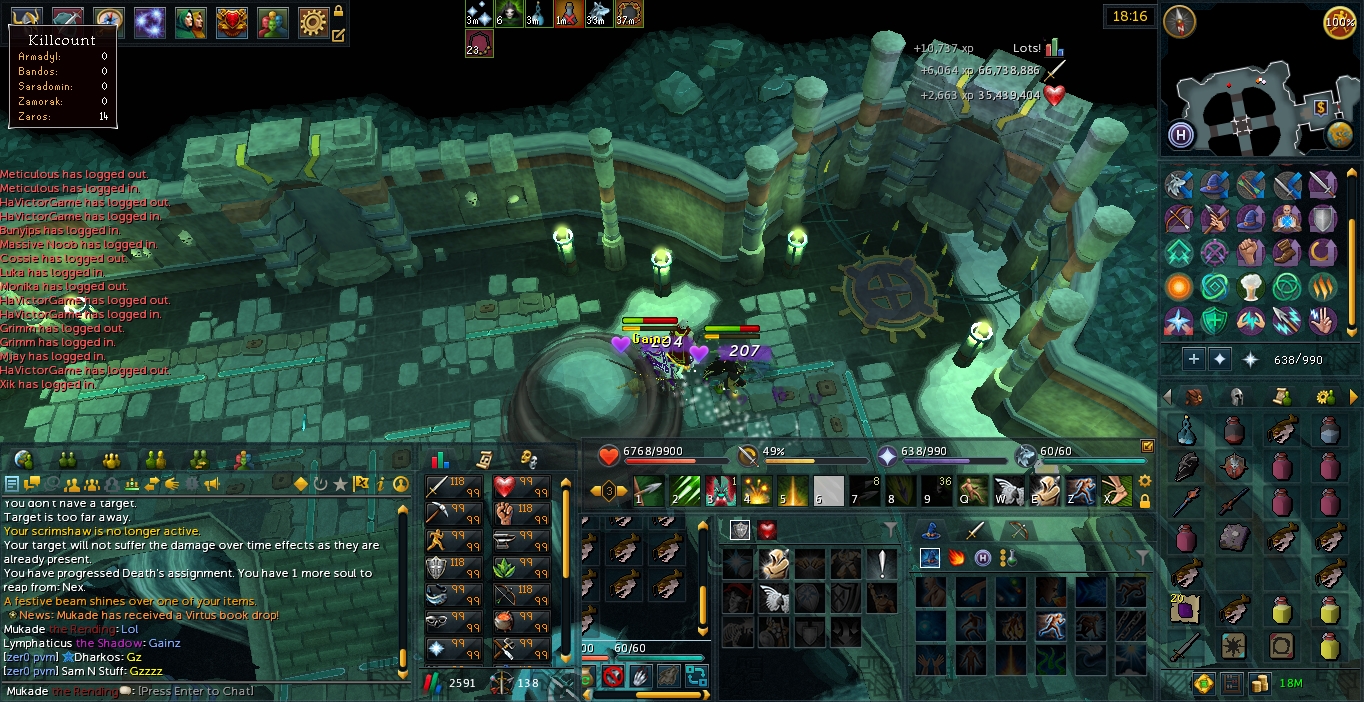Open the heart-shield Powers icon in the ribbon
Image resolution: width=1364 pixels, height=702 pixels.
(x=231, y=21)
